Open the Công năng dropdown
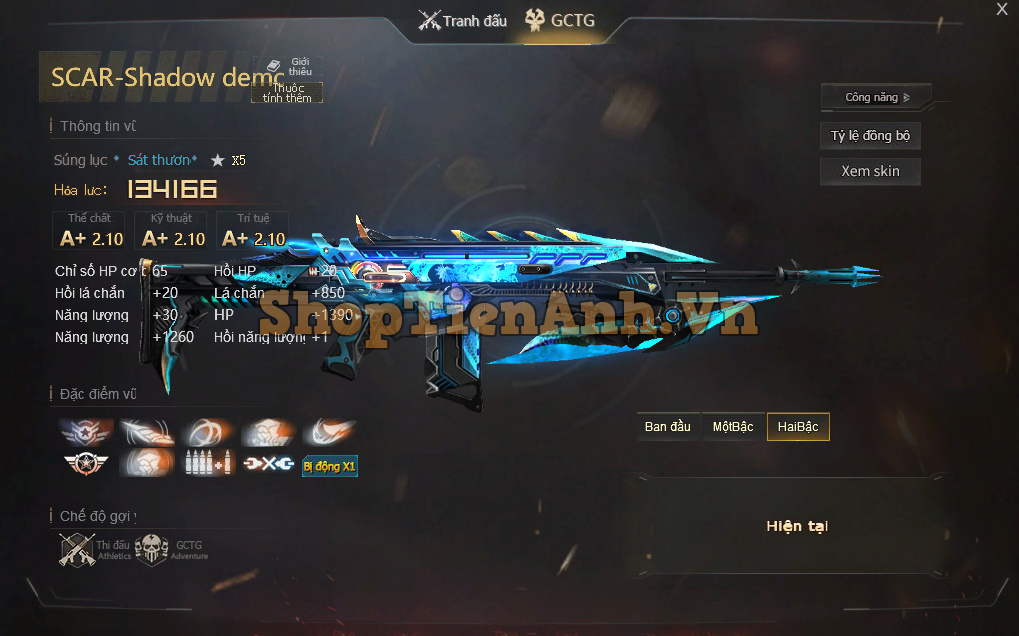 (876, 97)
